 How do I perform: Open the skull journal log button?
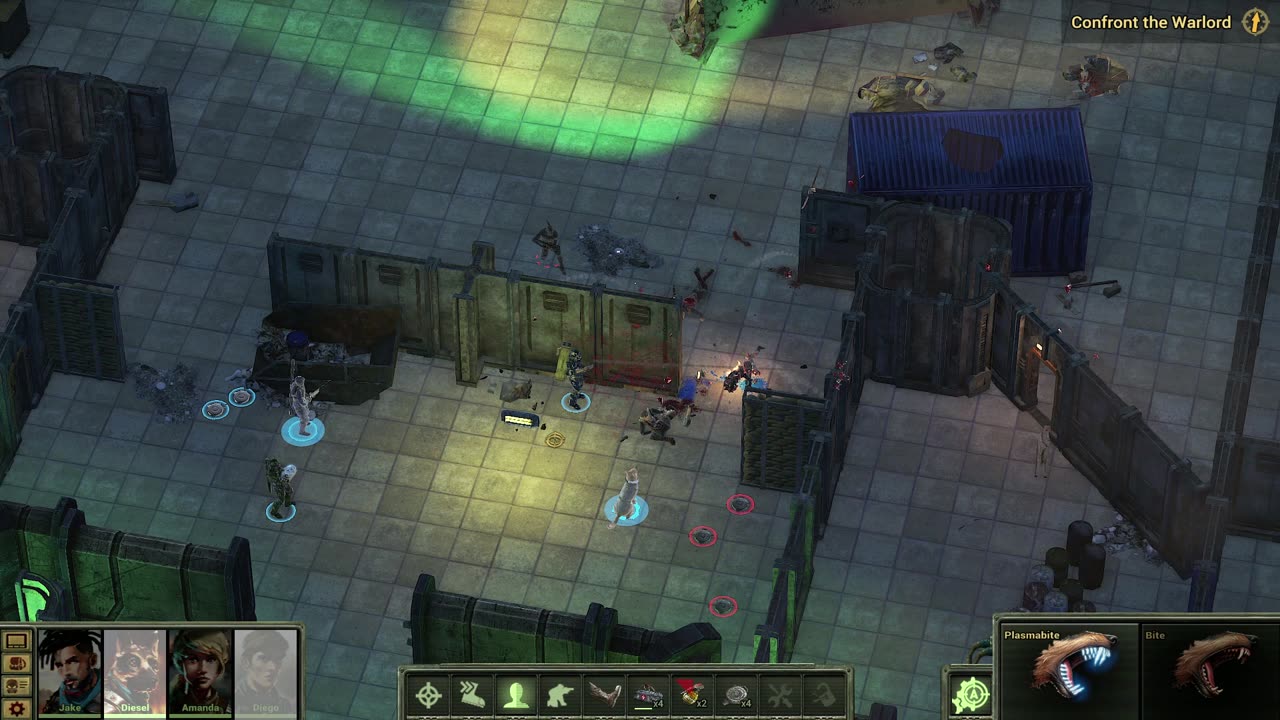click(x=17, y=686)
